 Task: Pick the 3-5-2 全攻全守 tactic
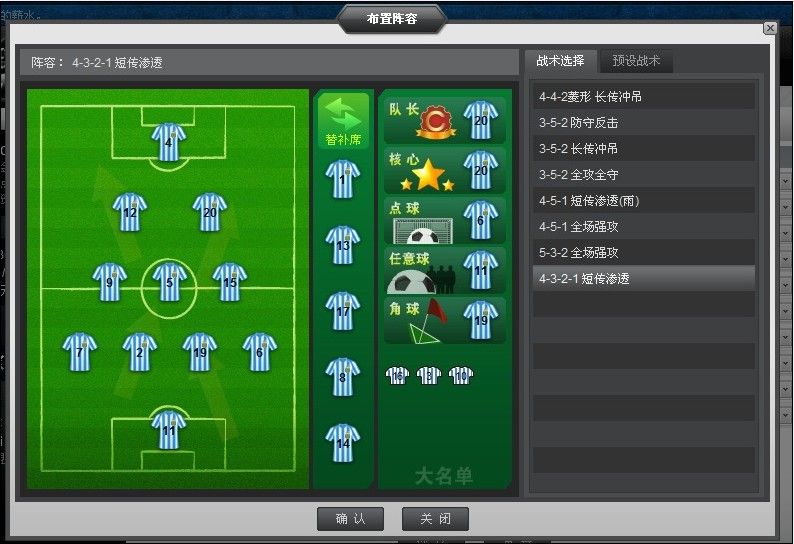coord(643,175)
